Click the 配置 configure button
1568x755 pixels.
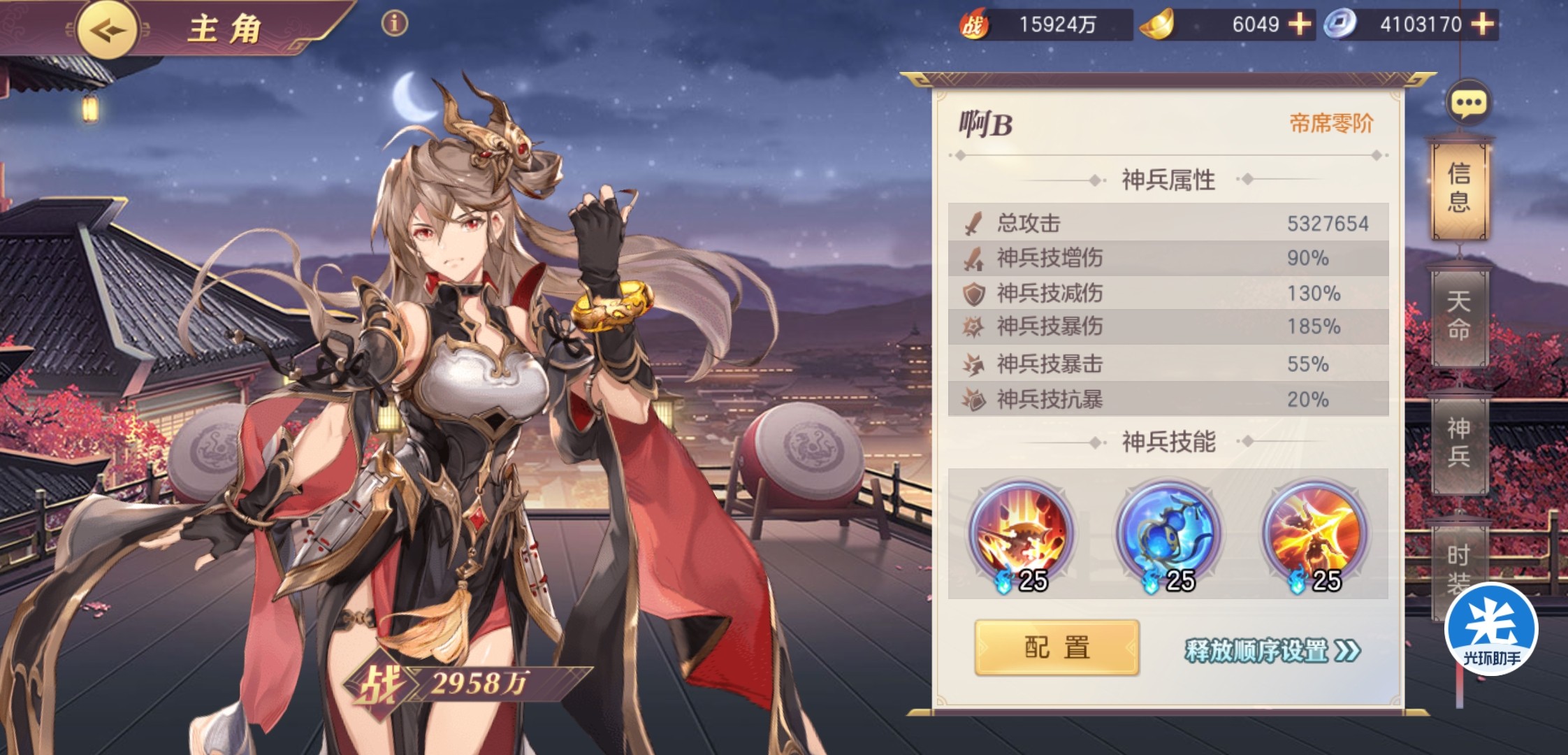point(1057,648)
